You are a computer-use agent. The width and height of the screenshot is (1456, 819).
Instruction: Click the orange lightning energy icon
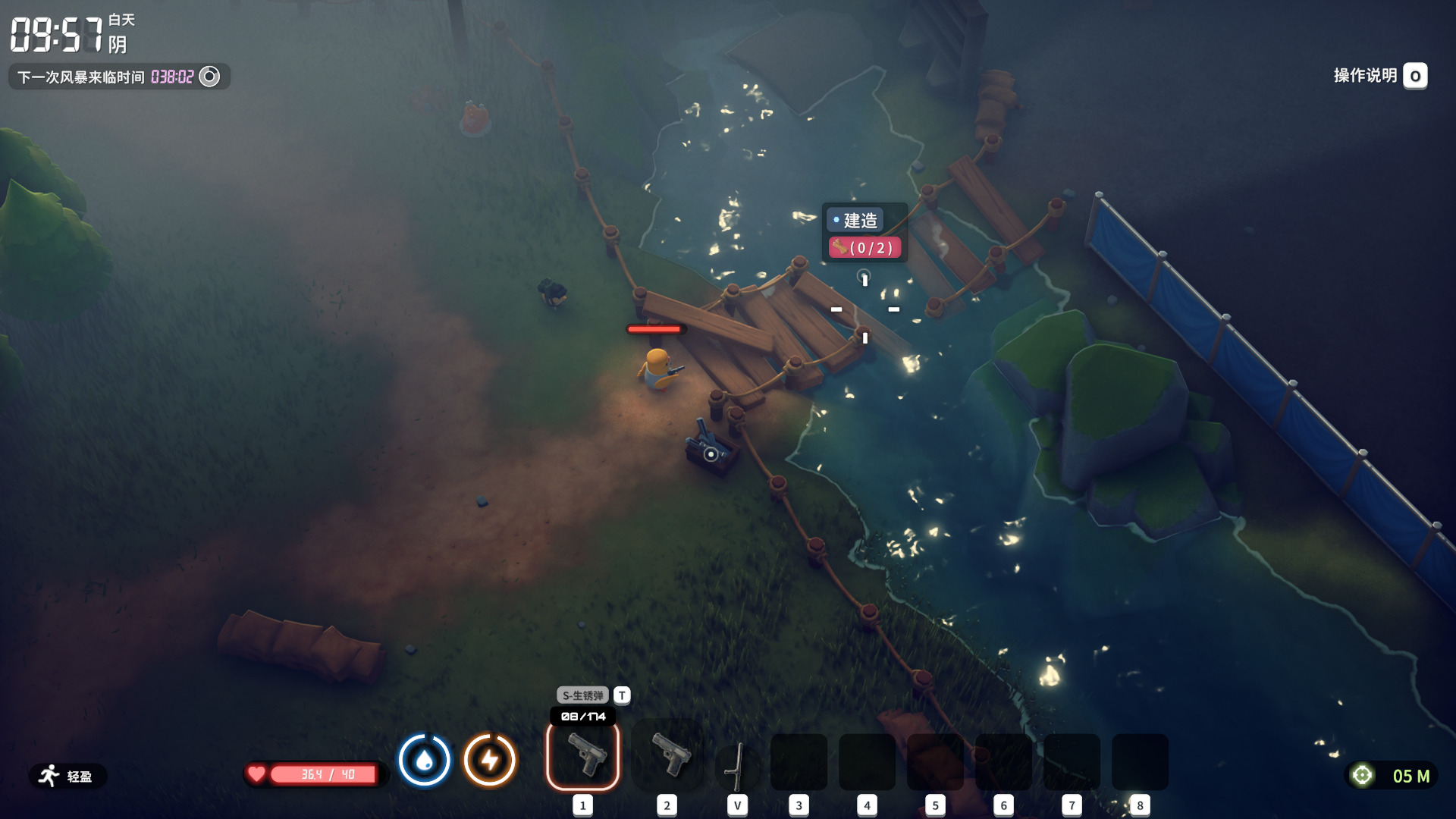tap(490, 759)
